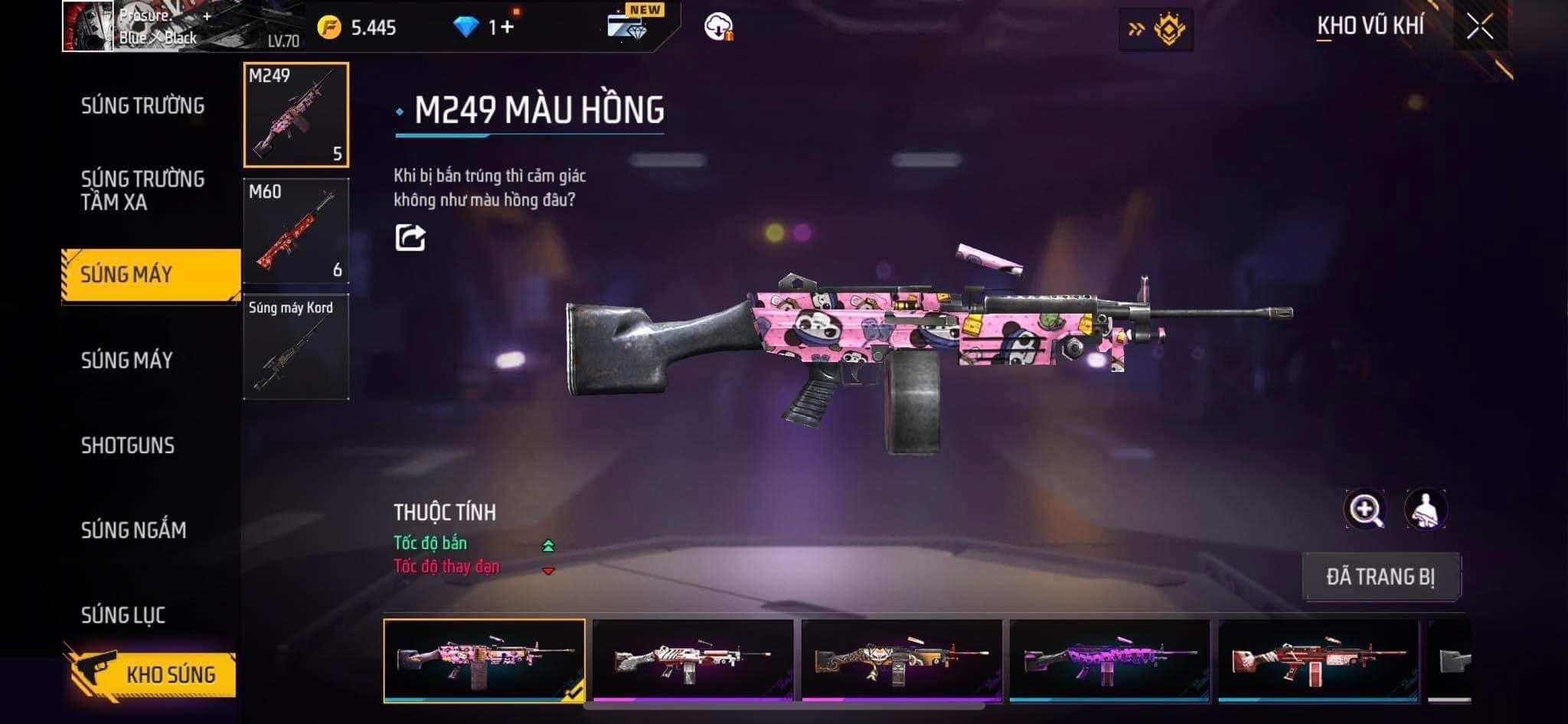Screen dimensions: 1568x724
Task: Switch to the SÚNG LỤC category
Action: pos(123,615)
